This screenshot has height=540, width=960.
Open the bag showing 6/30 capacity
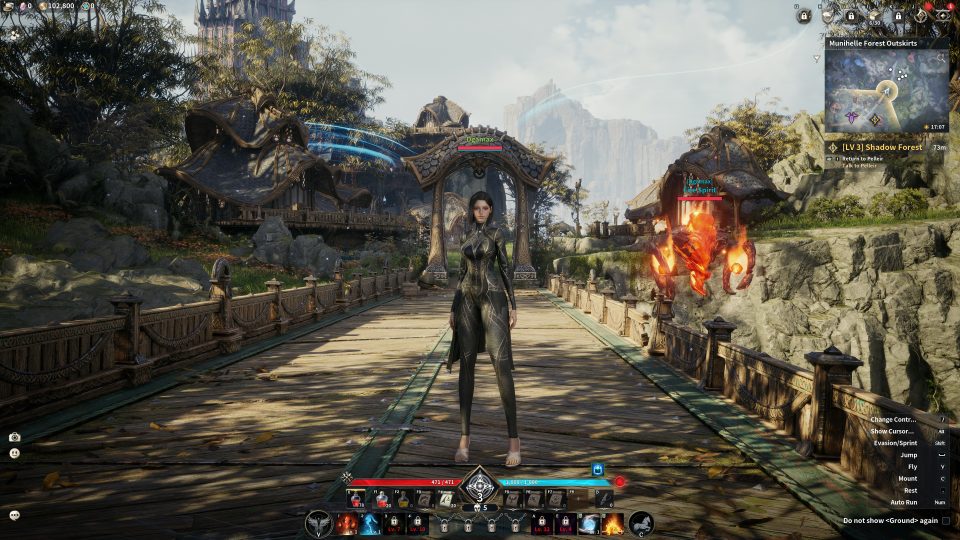pyautogui.click(x=875, y=17)
